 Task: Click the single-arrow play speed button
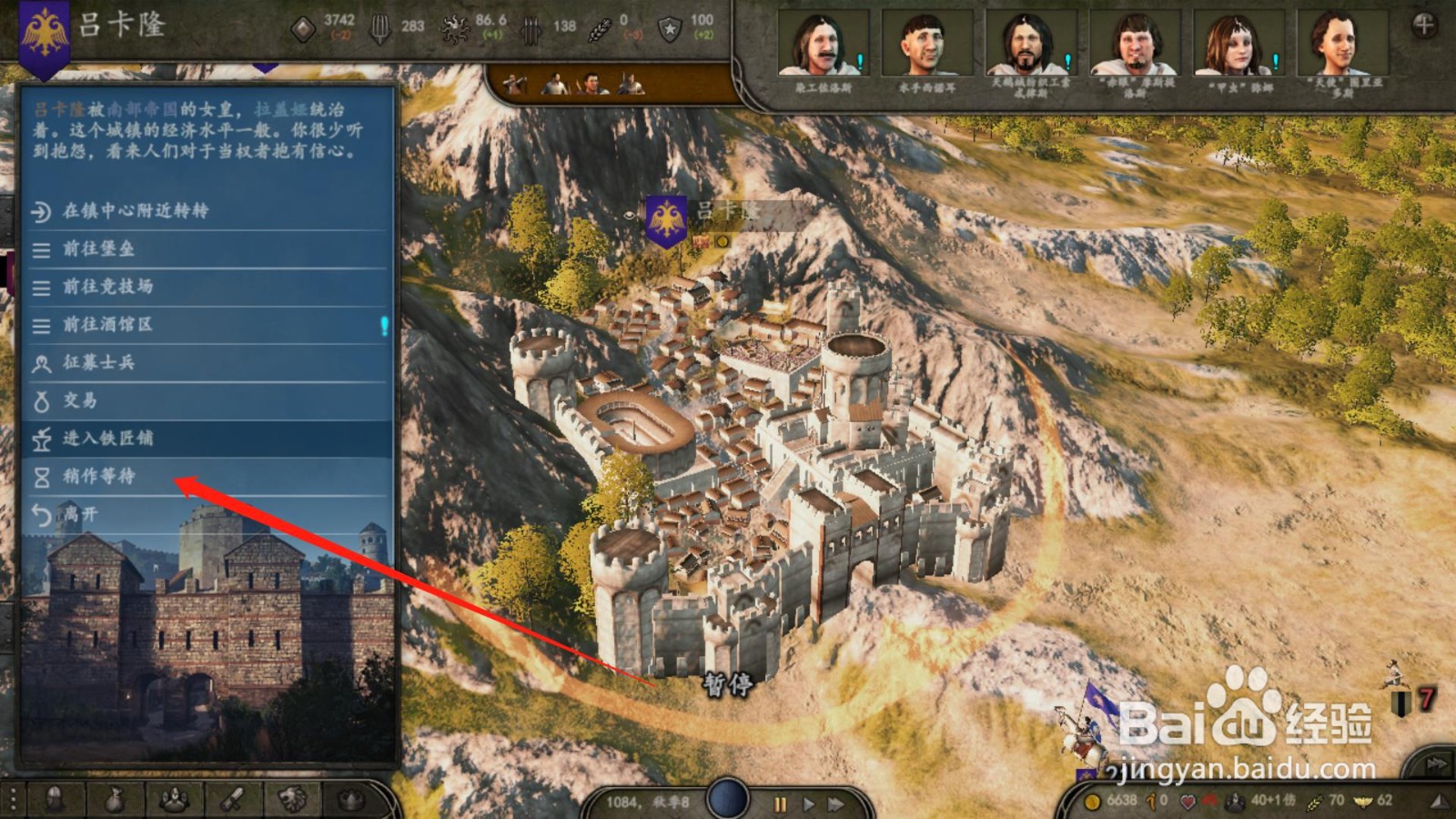tap(808, 804)
